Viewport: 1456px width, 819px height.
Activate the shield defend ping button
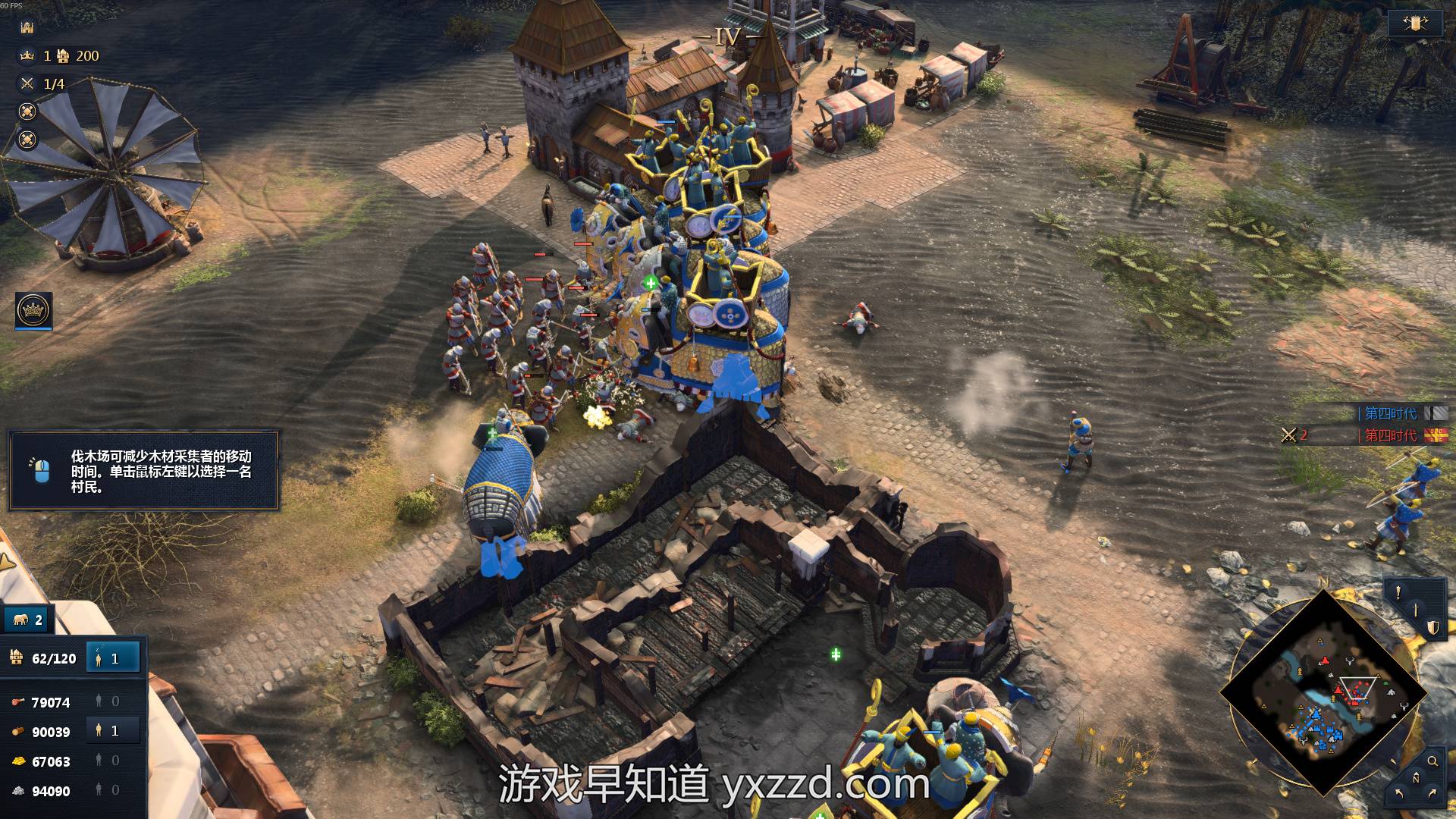click(x=1432, y=627)
